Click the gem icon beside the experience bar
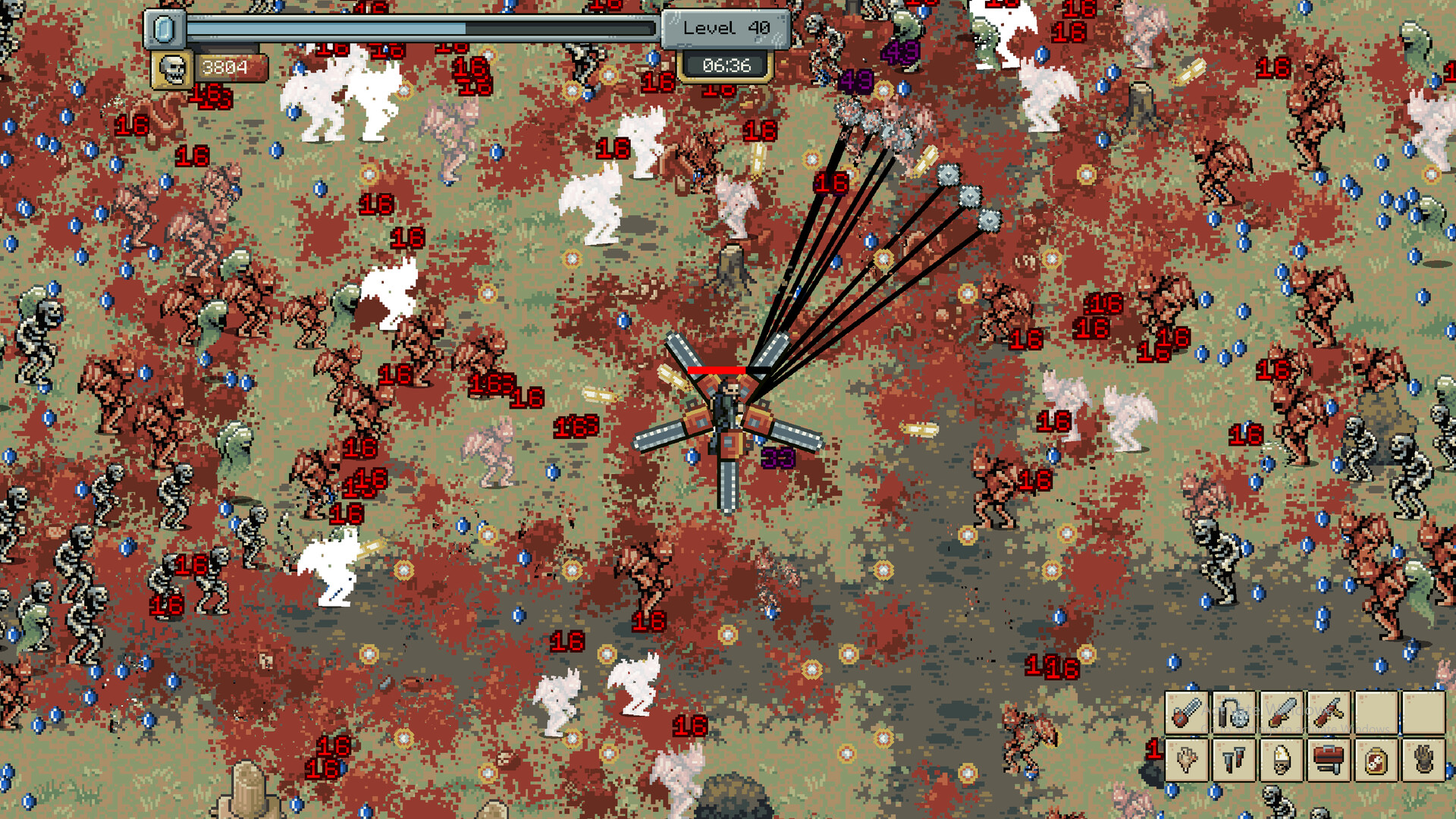The image size is (1456, 819). [x=163, y=28]
